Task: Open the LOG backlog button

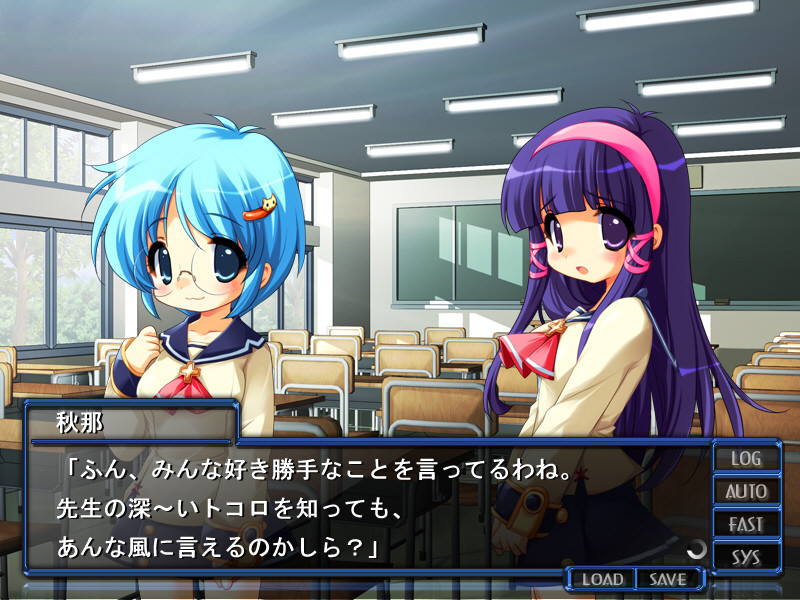Action: click(746, 459)
